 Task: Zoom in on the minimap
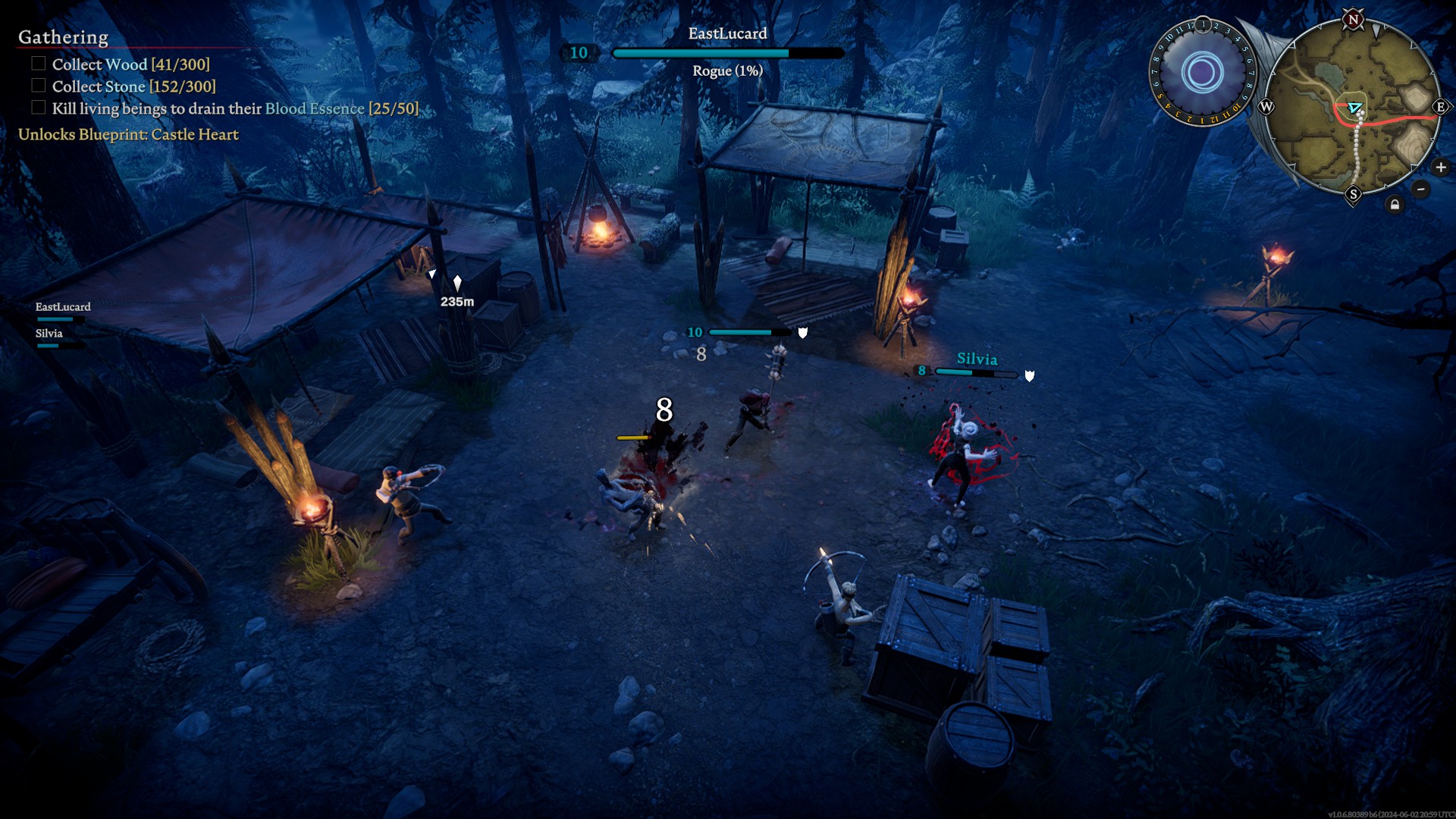[1441, 167]
